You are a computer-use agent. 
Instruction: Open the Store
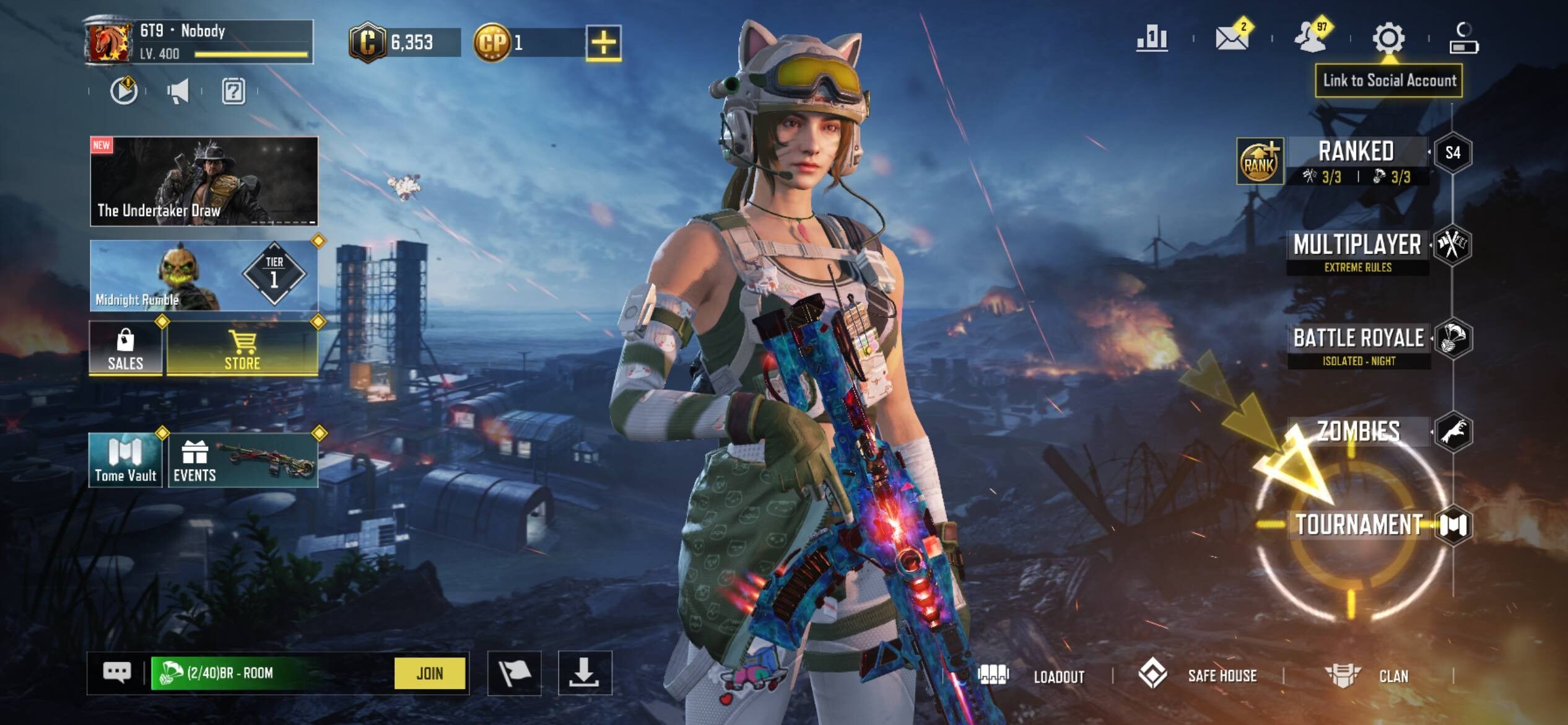[x=242, y=349]
